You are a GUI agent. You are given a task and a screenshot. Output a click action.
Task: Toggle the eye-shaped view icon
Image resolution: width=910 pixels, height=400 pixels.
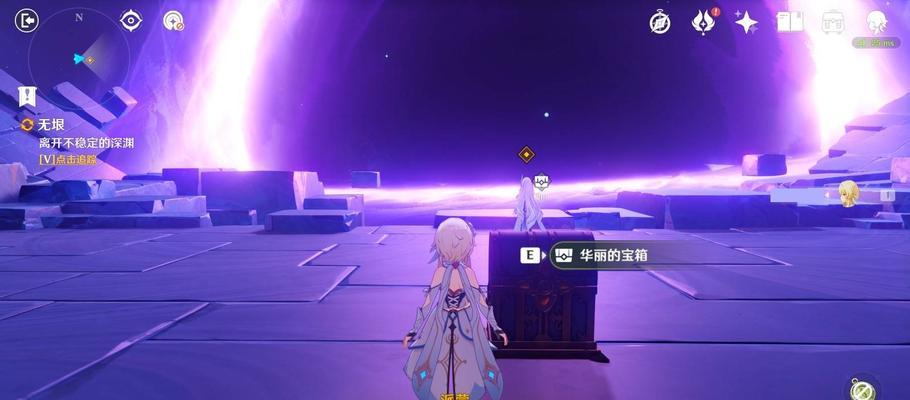coord(131,20)
